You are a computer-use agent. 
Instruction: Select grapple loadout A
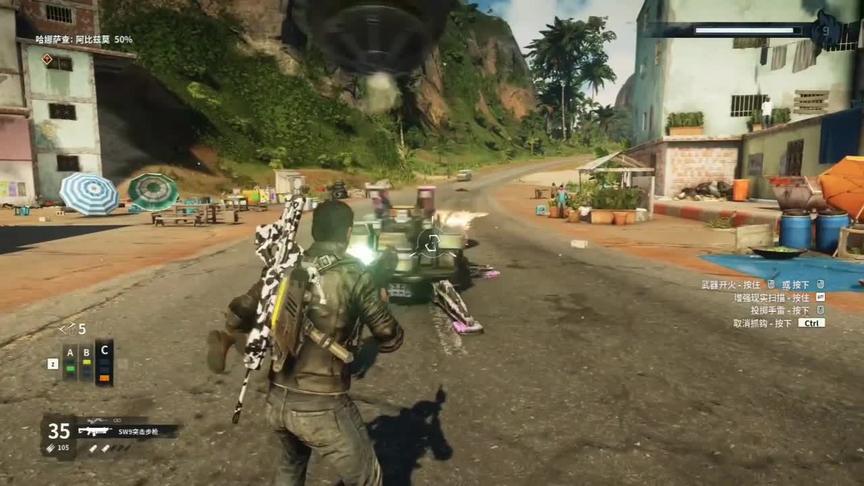click(70, 361)
